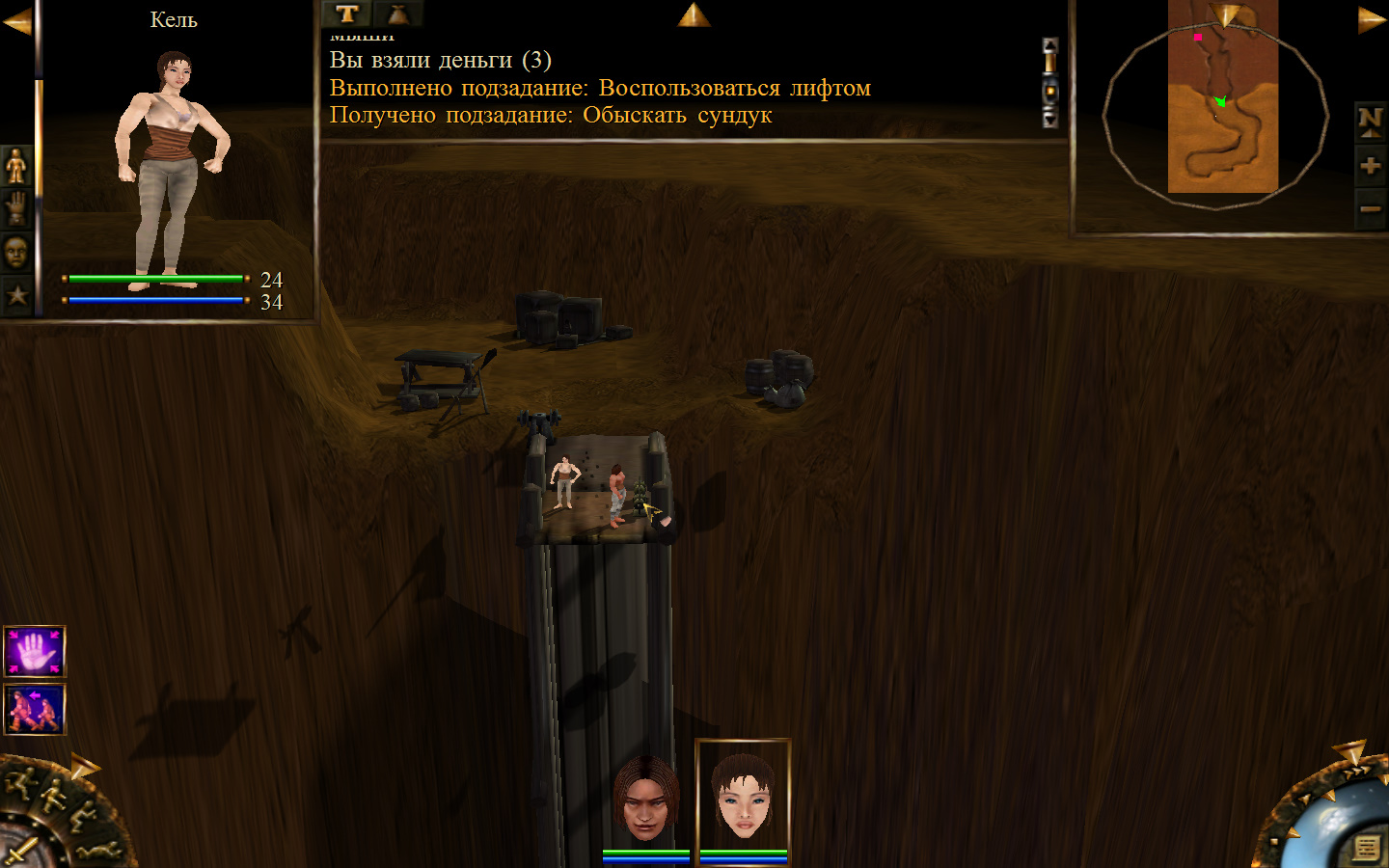The width and height of the screenshot is (1389, 868).
Task: Reset the minimap to north with N button
Action: 1370,121
